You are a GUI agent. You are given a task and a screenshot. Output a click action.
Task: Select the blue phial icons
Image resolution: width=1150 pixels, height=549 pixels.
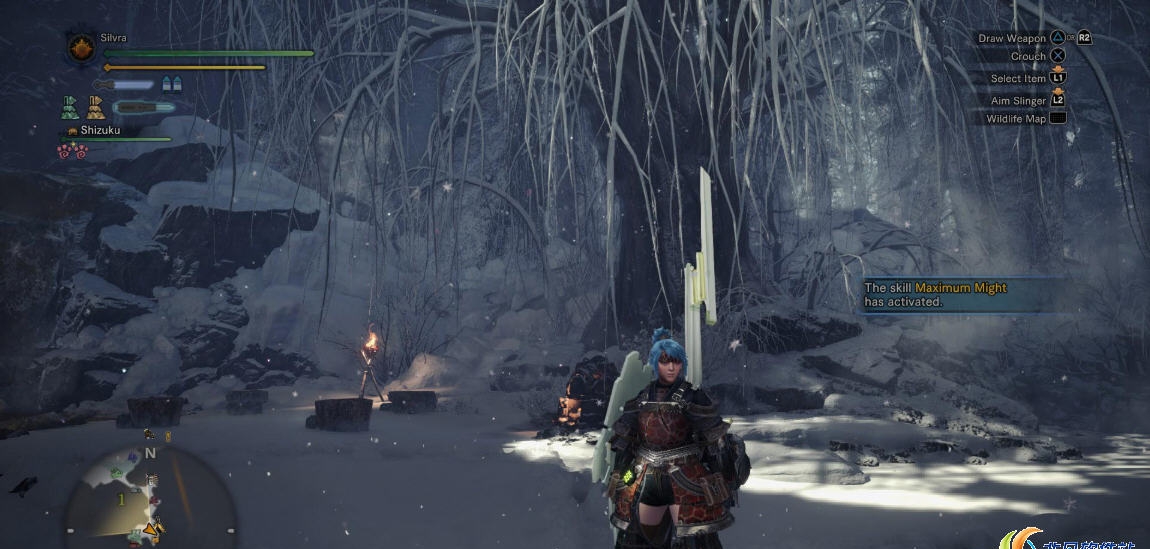[x=172, y=85]
